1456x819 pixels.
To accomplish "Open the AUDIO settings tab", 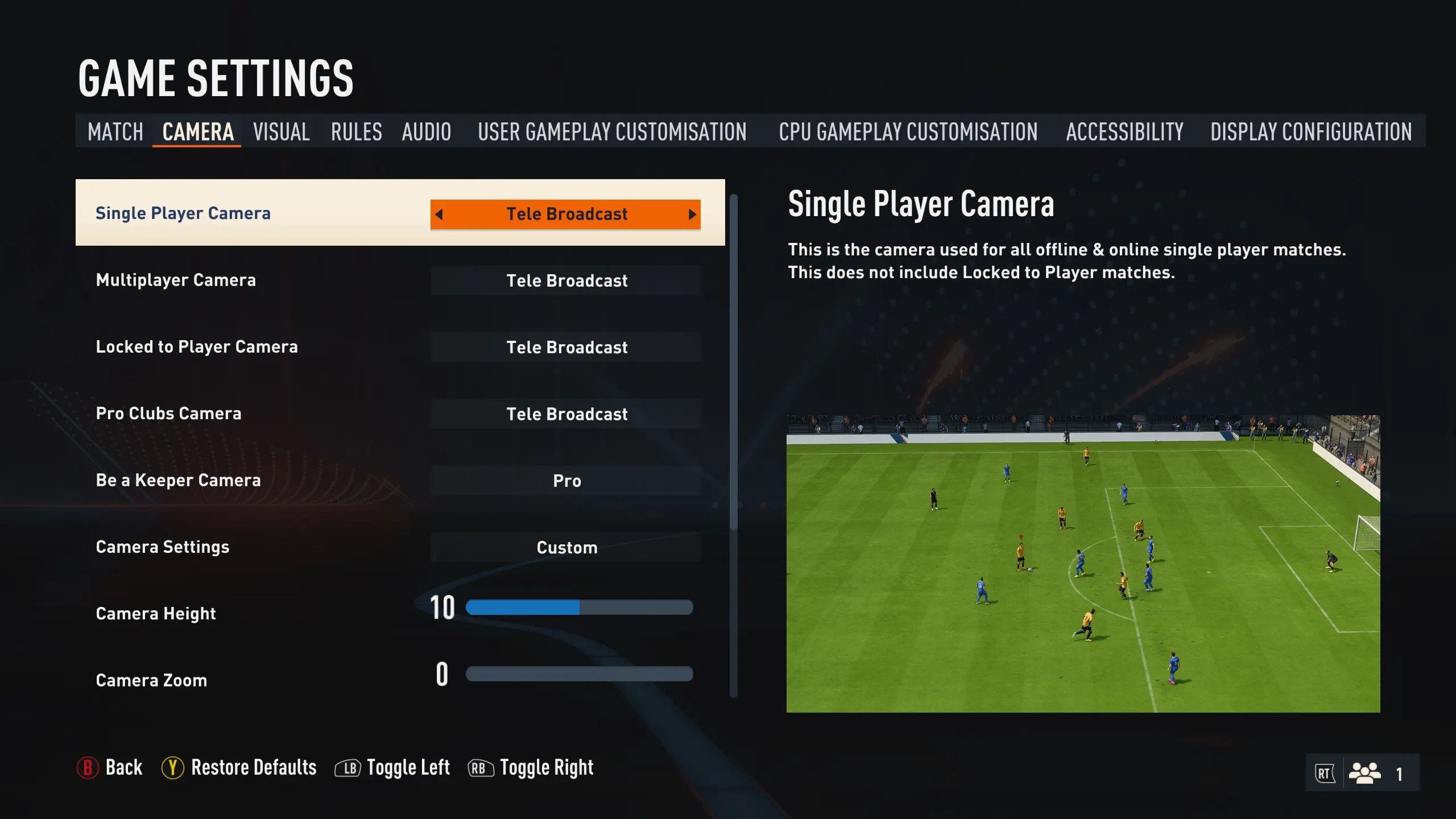I will pos(426,131).
